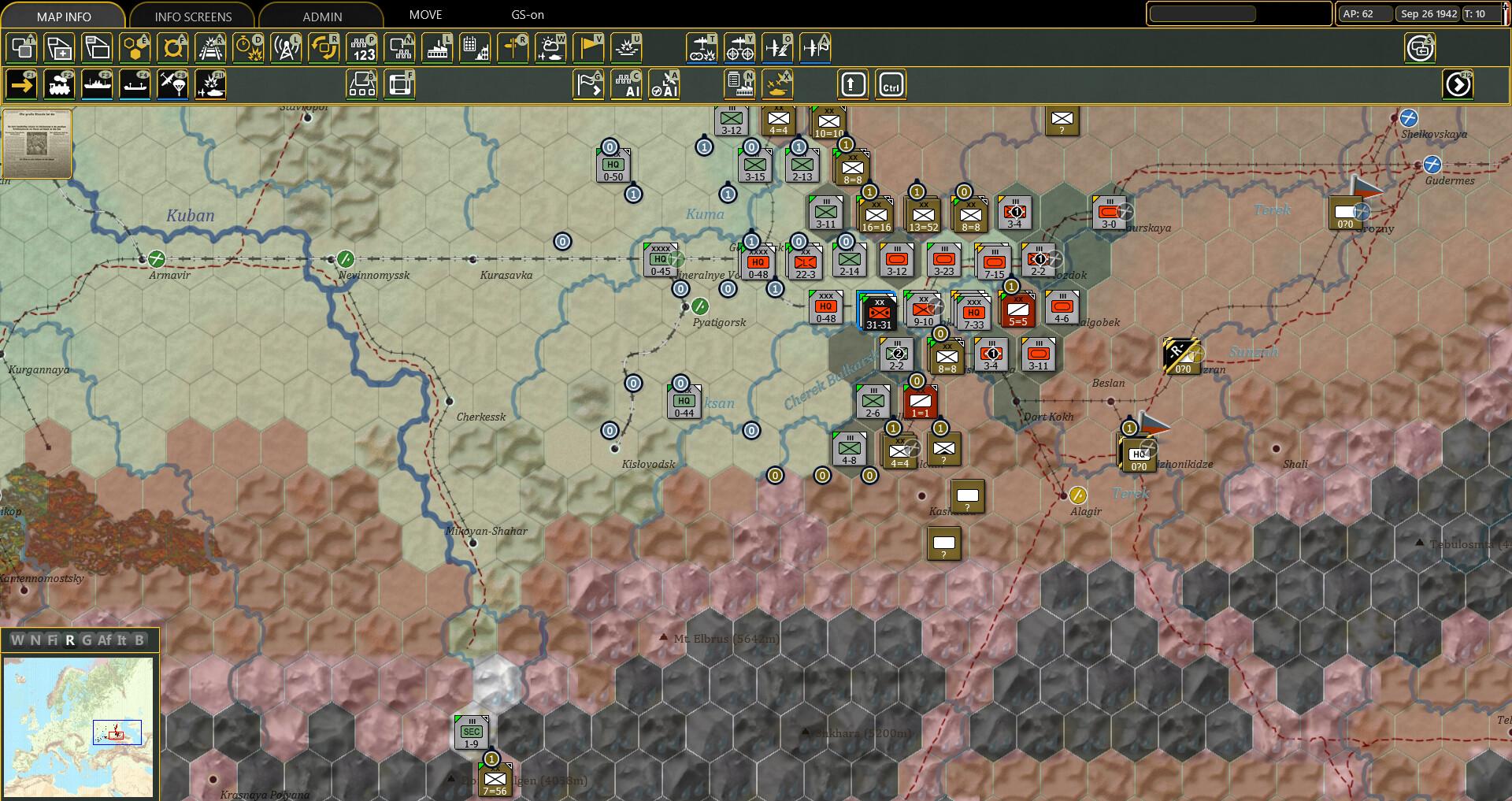Open the rail transport tool
Viewport: 1512px width, 801px height.
pos(59,84)
